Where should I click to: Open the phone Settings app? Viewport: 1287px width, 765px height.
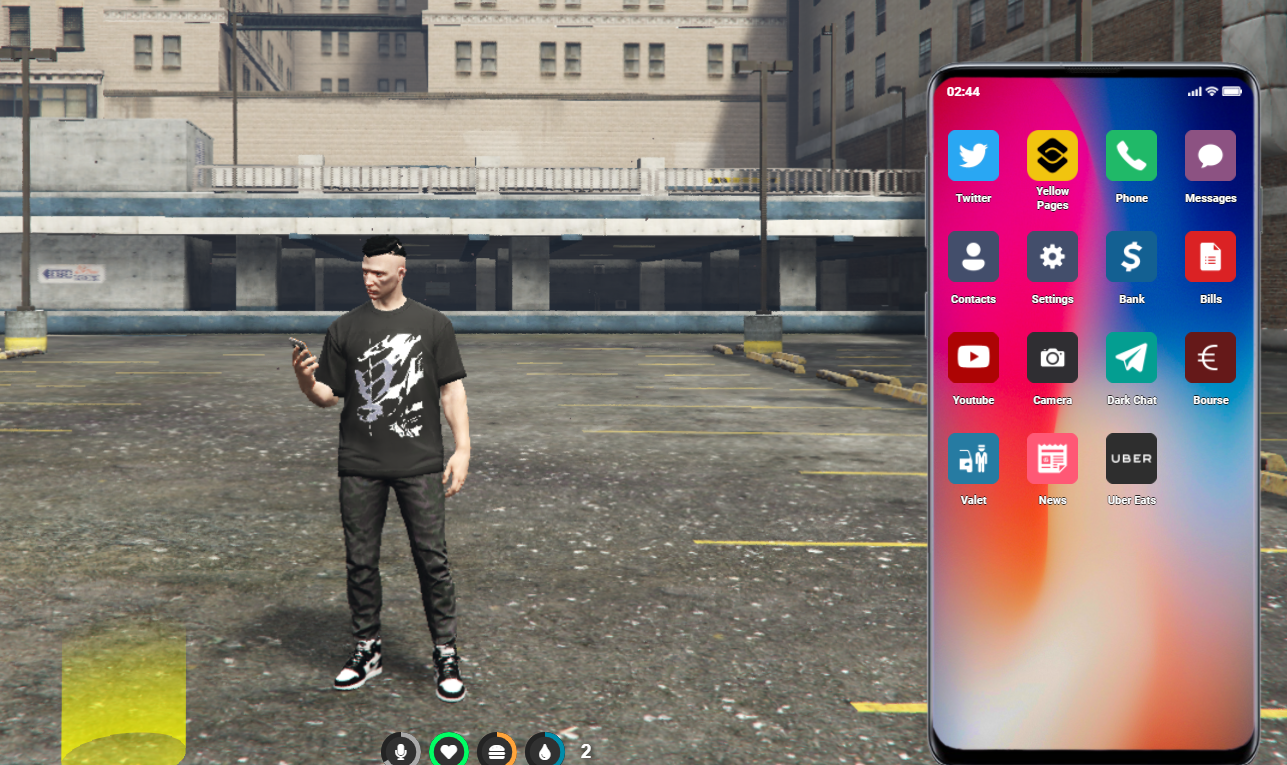coord(1052,257)
